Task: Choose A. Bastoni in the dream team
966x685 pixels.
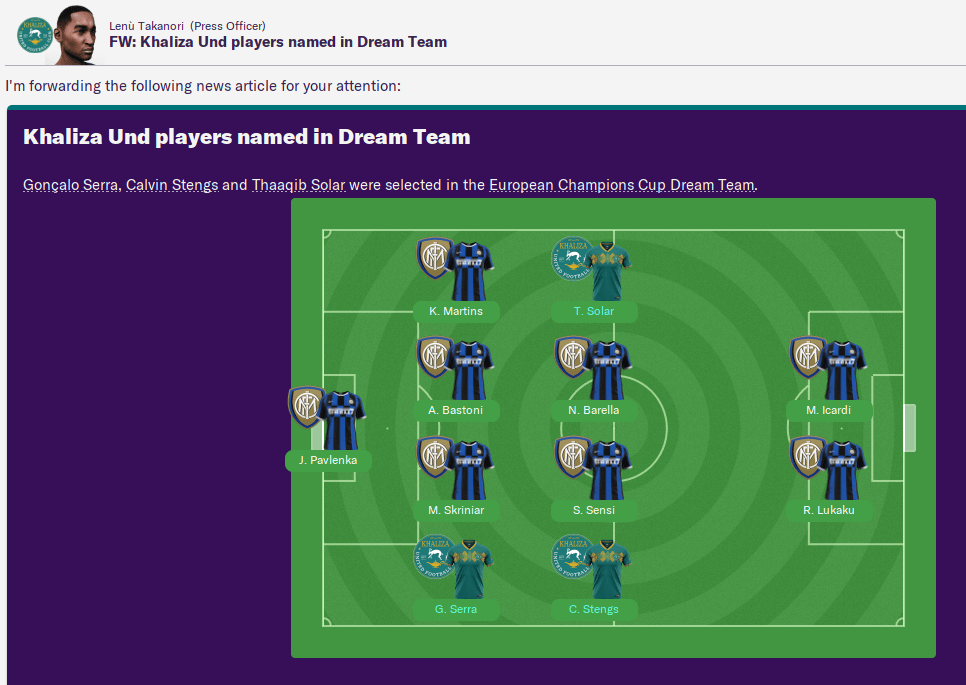Action: pyautogui.click(x=456, y=410)
